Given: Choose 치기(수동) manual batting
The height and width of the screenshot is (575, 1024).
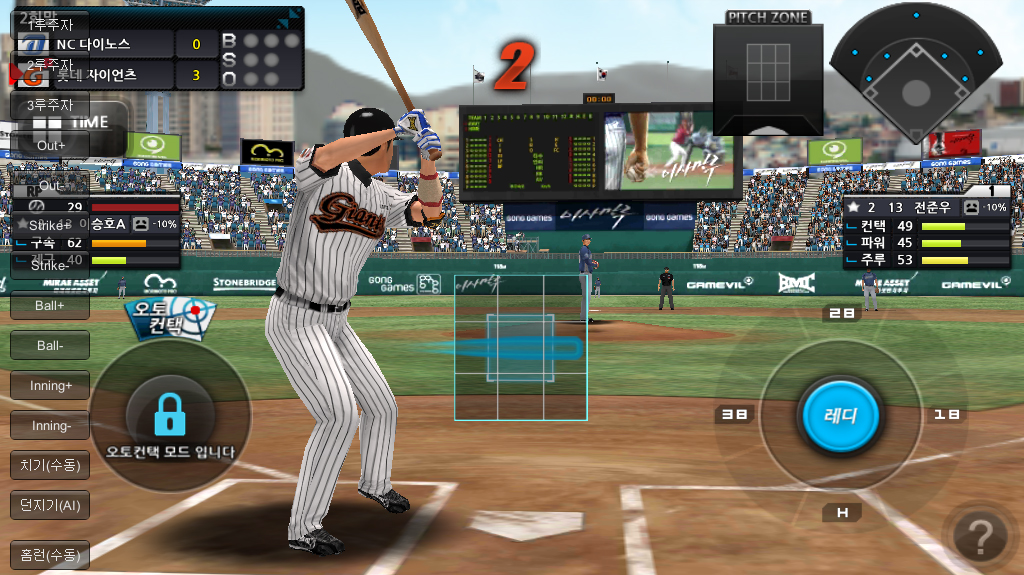Looking at the screenshot, I should 50,465.
